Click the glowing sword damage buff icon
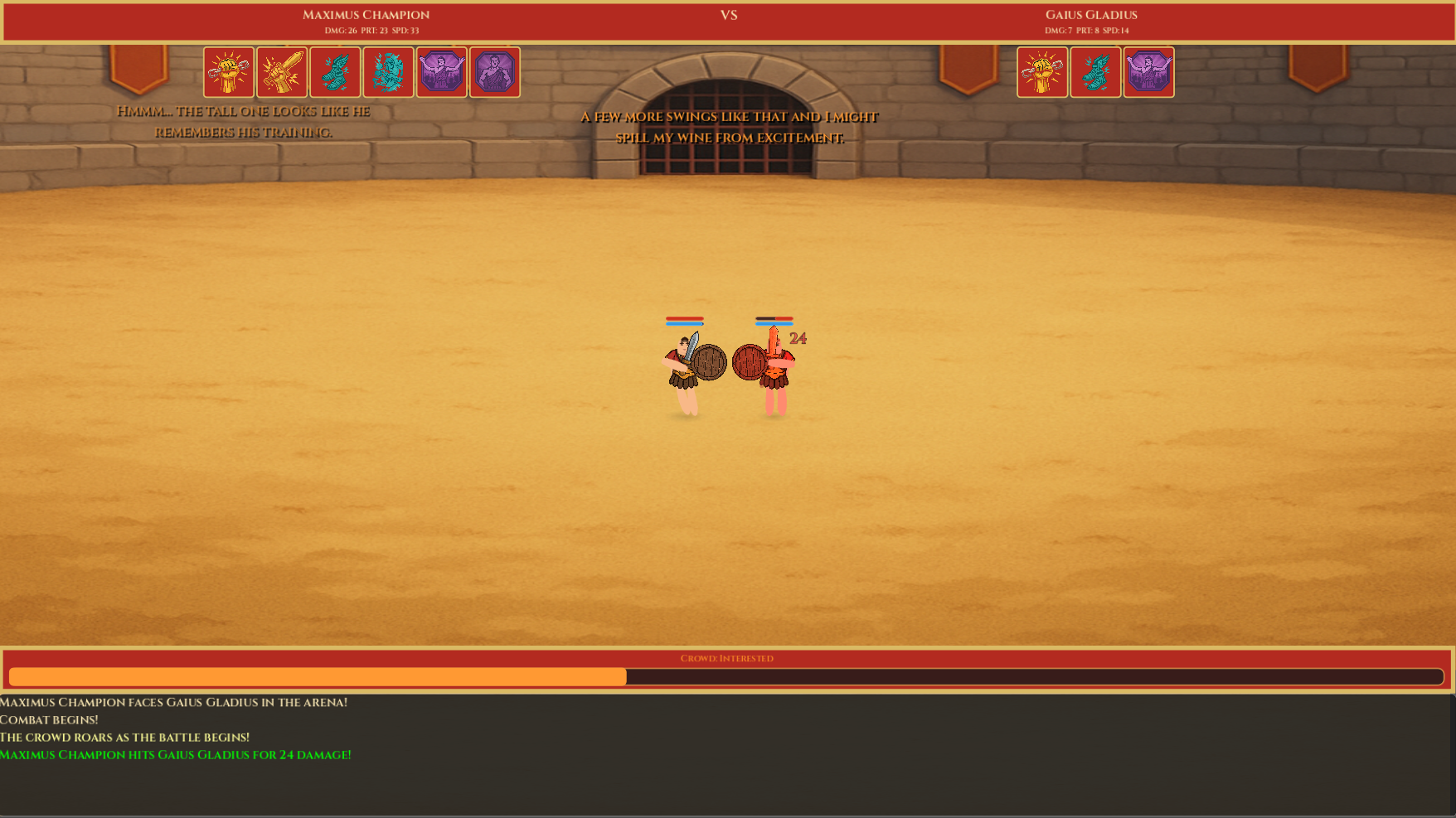This screenshot has height=818, width=1456. click(x=283, y=73)
